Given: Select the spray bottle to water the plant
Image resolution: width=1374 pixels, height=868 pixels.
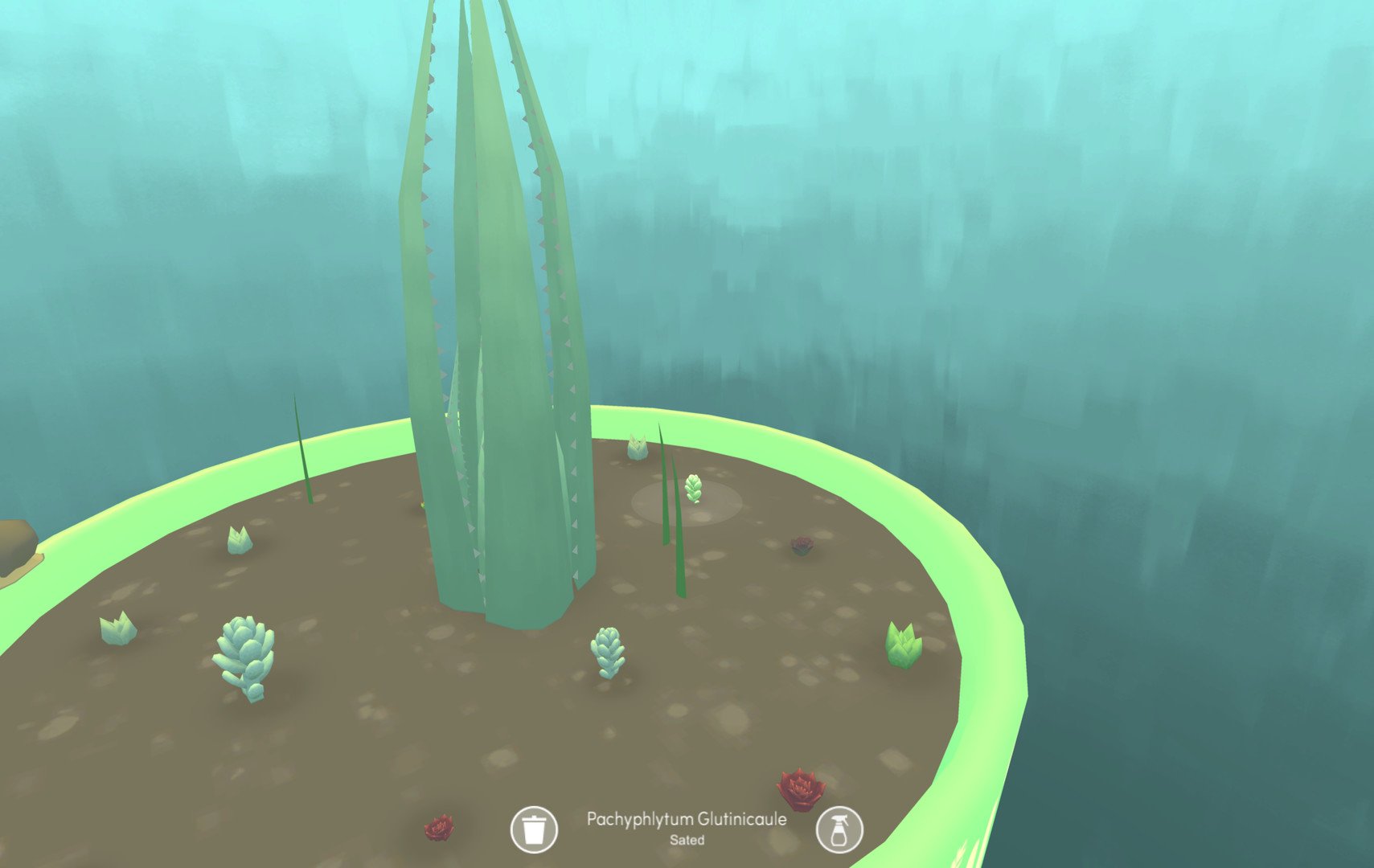Looking at the screenshot, I should 839,829.
